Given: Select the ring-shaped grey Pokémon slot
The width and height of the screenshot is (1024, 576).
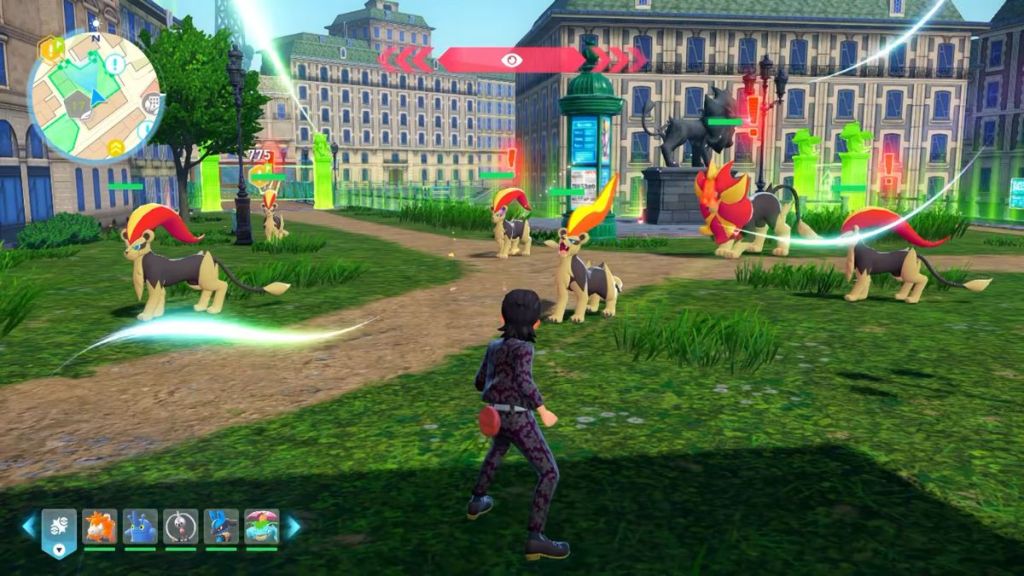Looking at the screenshot, I should 180,526.
